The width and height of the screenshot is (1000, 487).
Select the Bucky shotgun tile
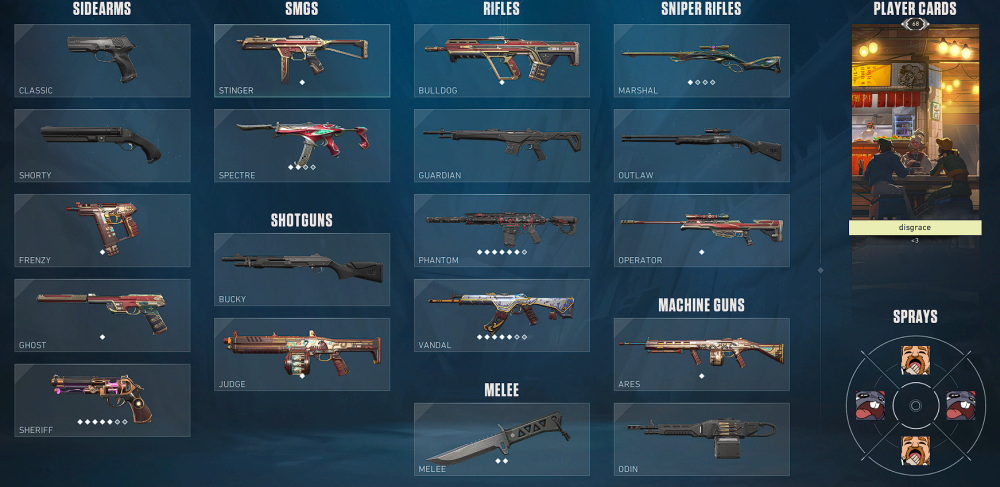pyautogui.click(x=302, y=270)
